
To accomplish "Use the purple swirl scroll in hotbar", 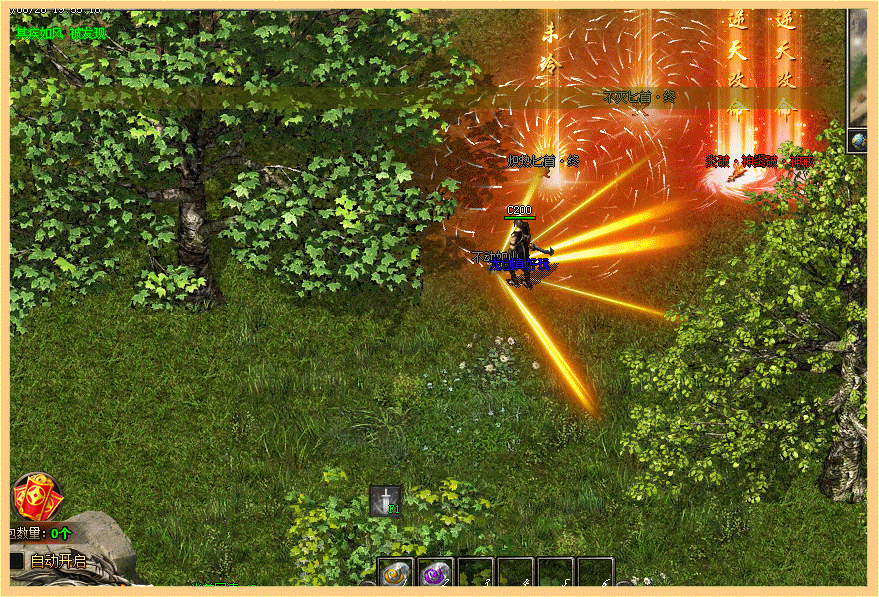I will [435, 575].
